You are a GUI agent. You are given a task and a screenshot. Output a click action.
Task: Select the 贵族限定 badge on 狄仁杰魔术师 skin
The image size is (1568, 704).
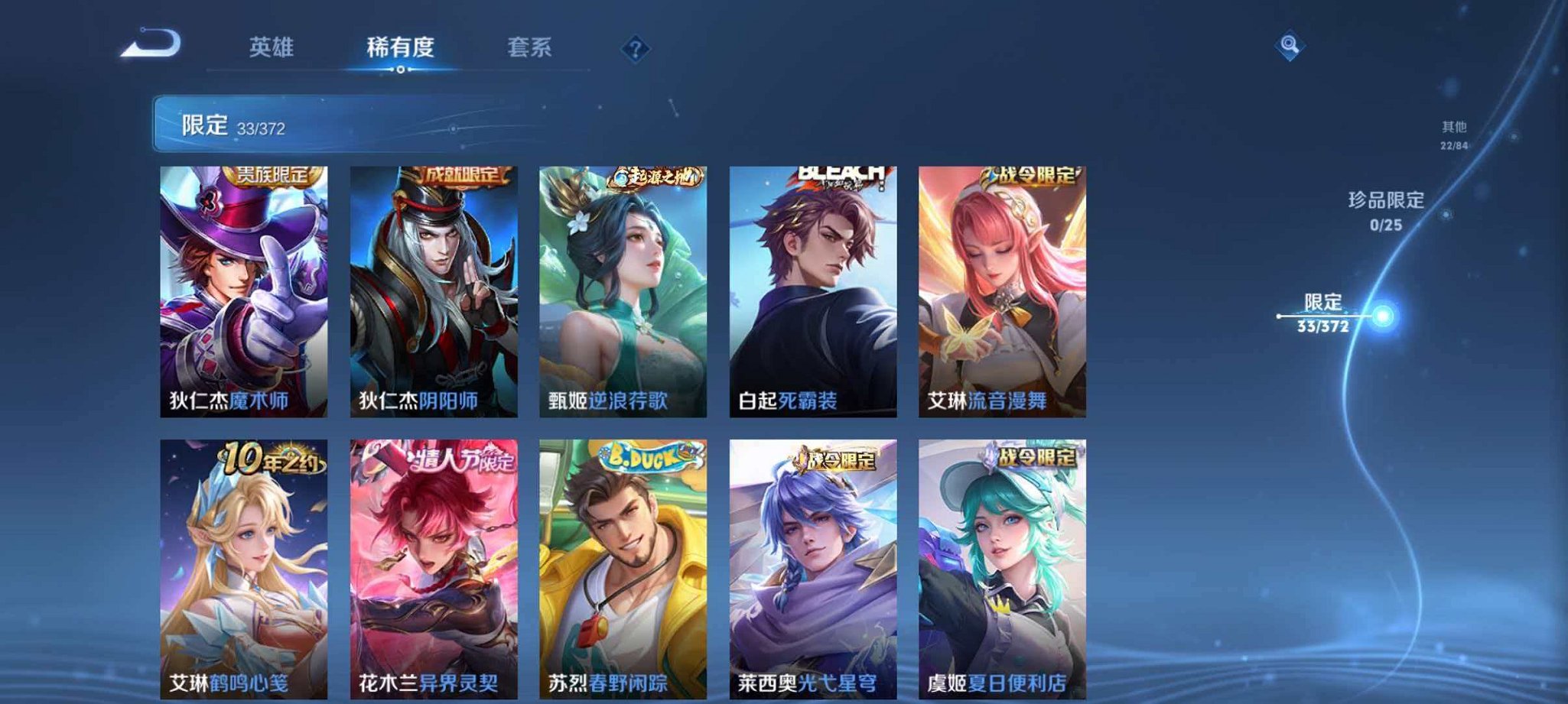pyautogui.click(x=272, y=177)
